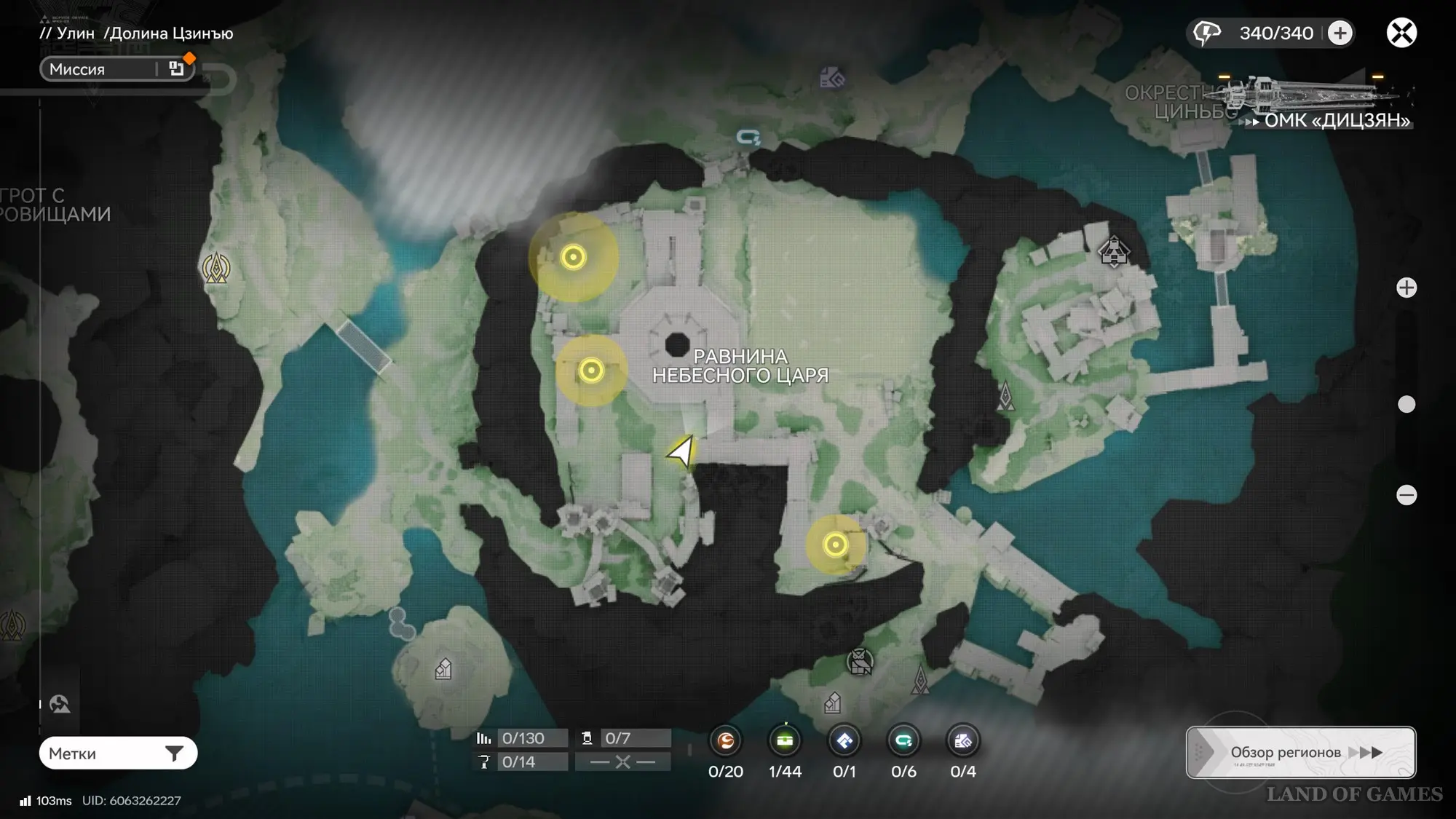This screenshot has width=1456, height=819.
Task: Select the yellow marker left of Равнина Небесного Царя
Action: tap(591, 371)
